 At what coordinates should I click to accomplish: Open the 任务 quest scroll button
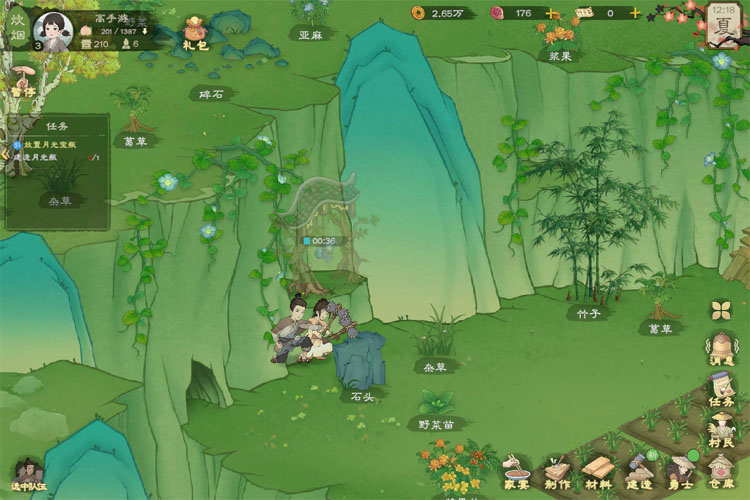pyautogui.click(x=722, y=389)
